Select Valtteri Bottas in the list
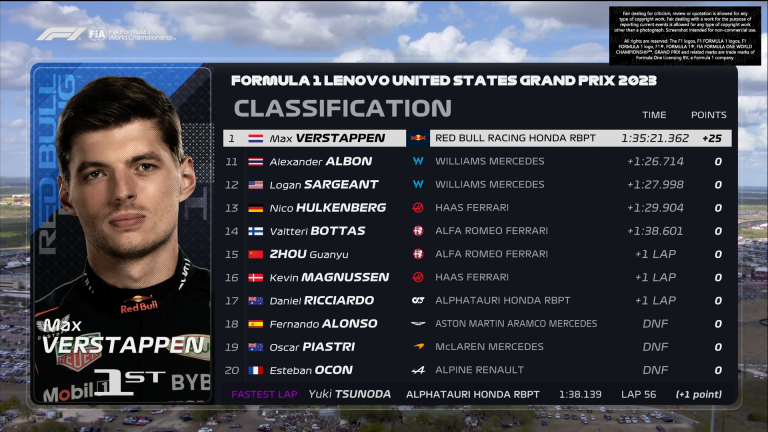Image resolution: width=768 pixels, height=432 pixels. [476, 231]
